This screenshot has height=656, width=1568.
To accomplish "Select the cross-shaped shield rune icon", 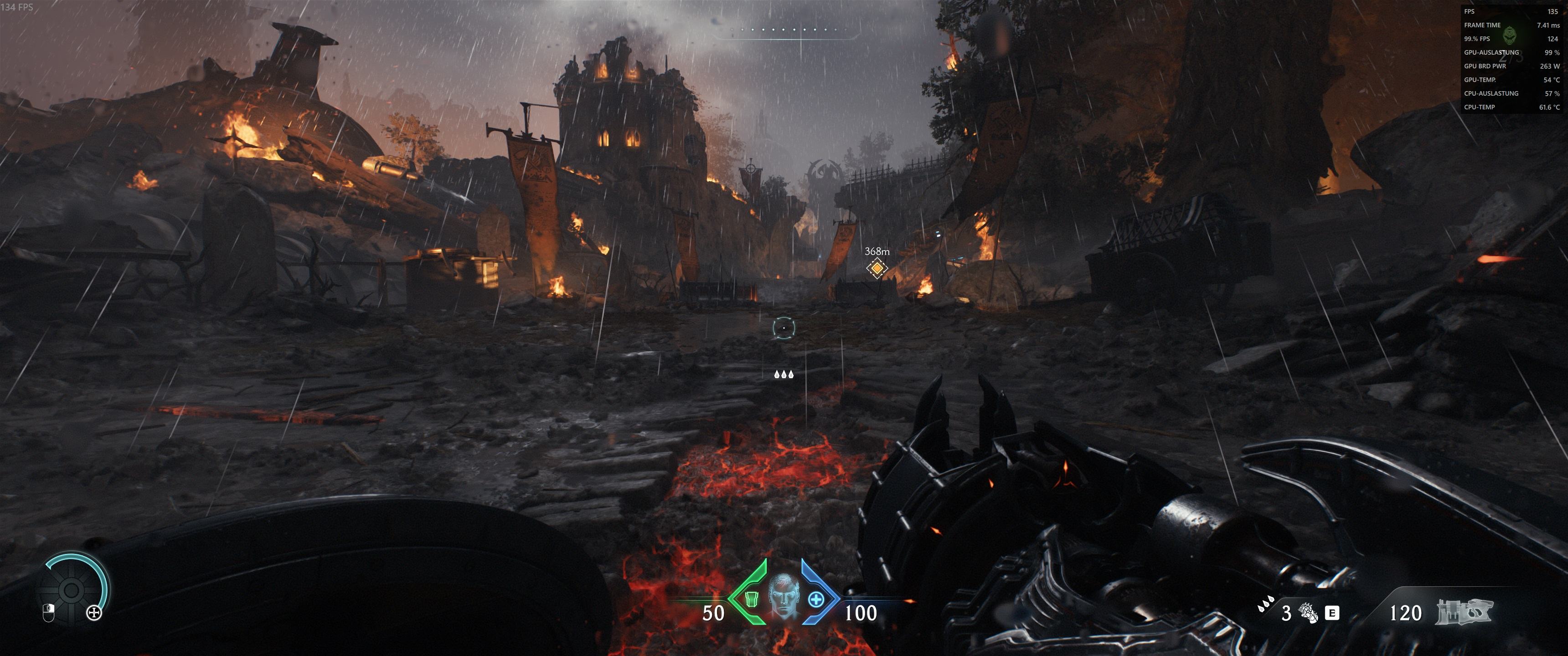I will (94, 613).
